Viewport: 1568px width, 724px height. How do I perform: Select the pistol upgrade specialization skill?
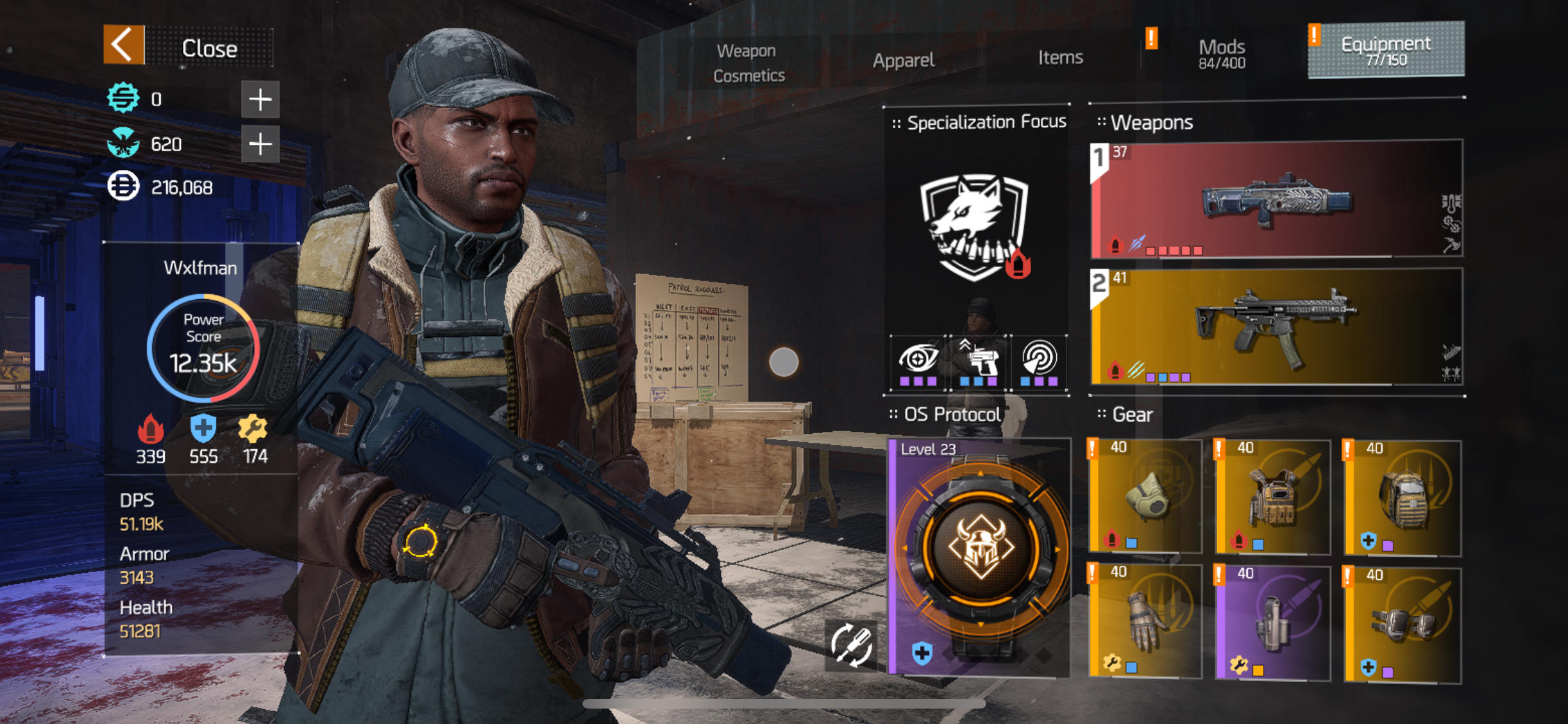point(978,362)
